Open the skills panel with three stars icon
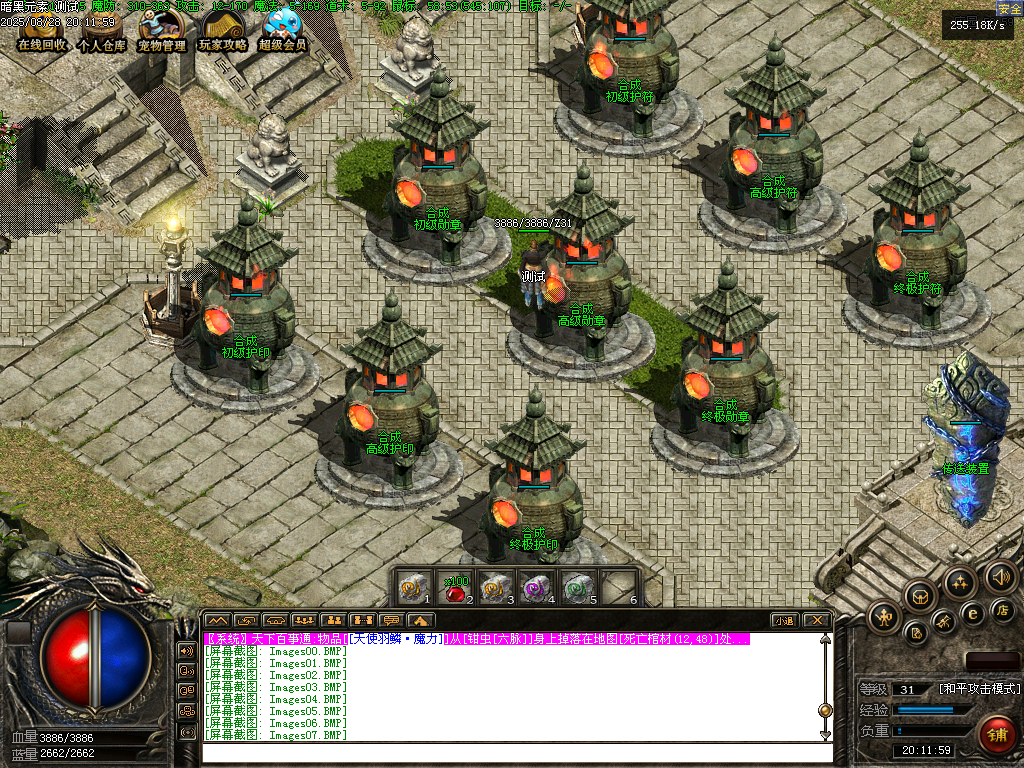 (x=960, y=581)
